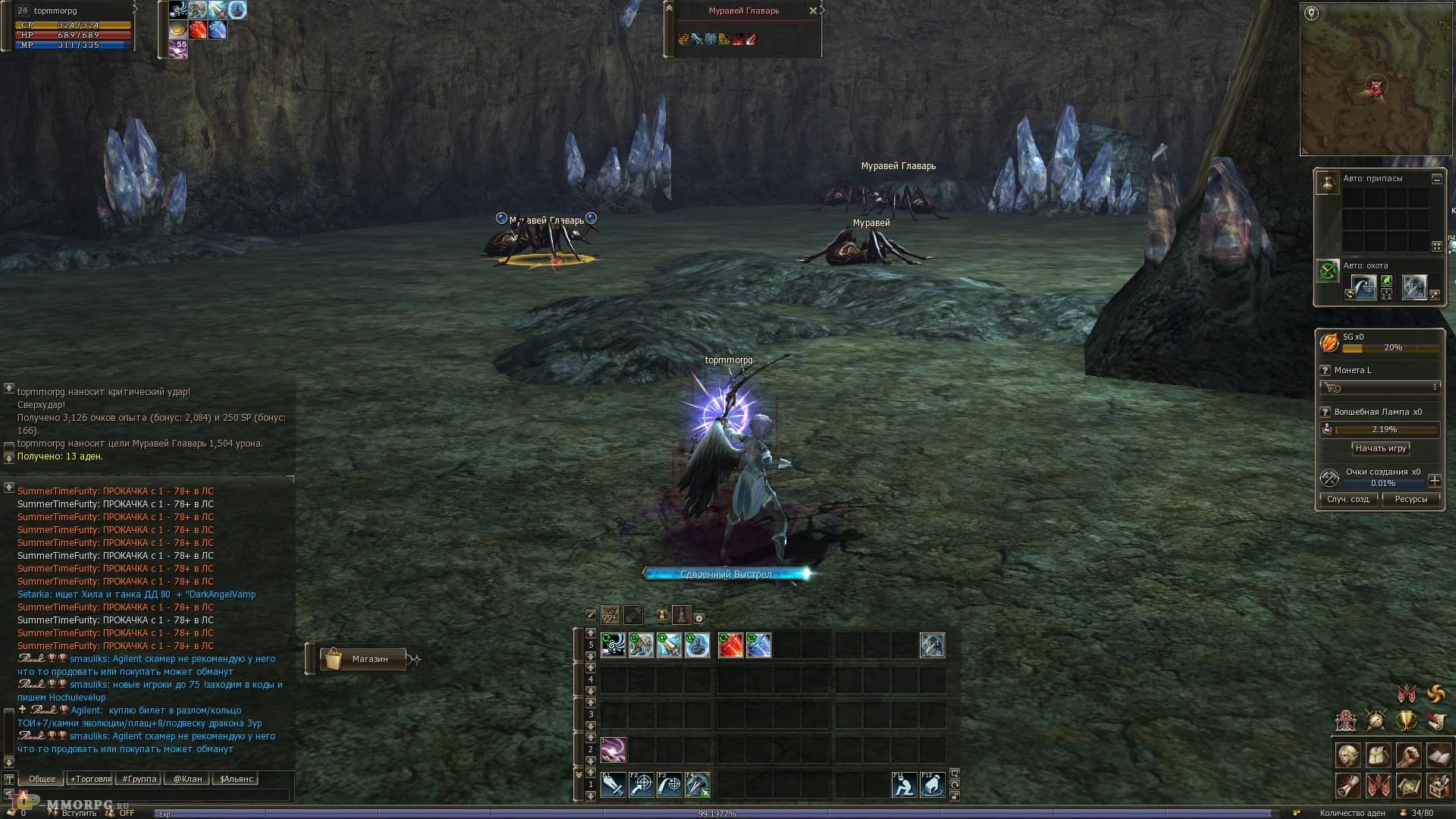This screenshot has height=819, width=1456.
Task: Open the actions fist icon
Action: click(1408, 753)
